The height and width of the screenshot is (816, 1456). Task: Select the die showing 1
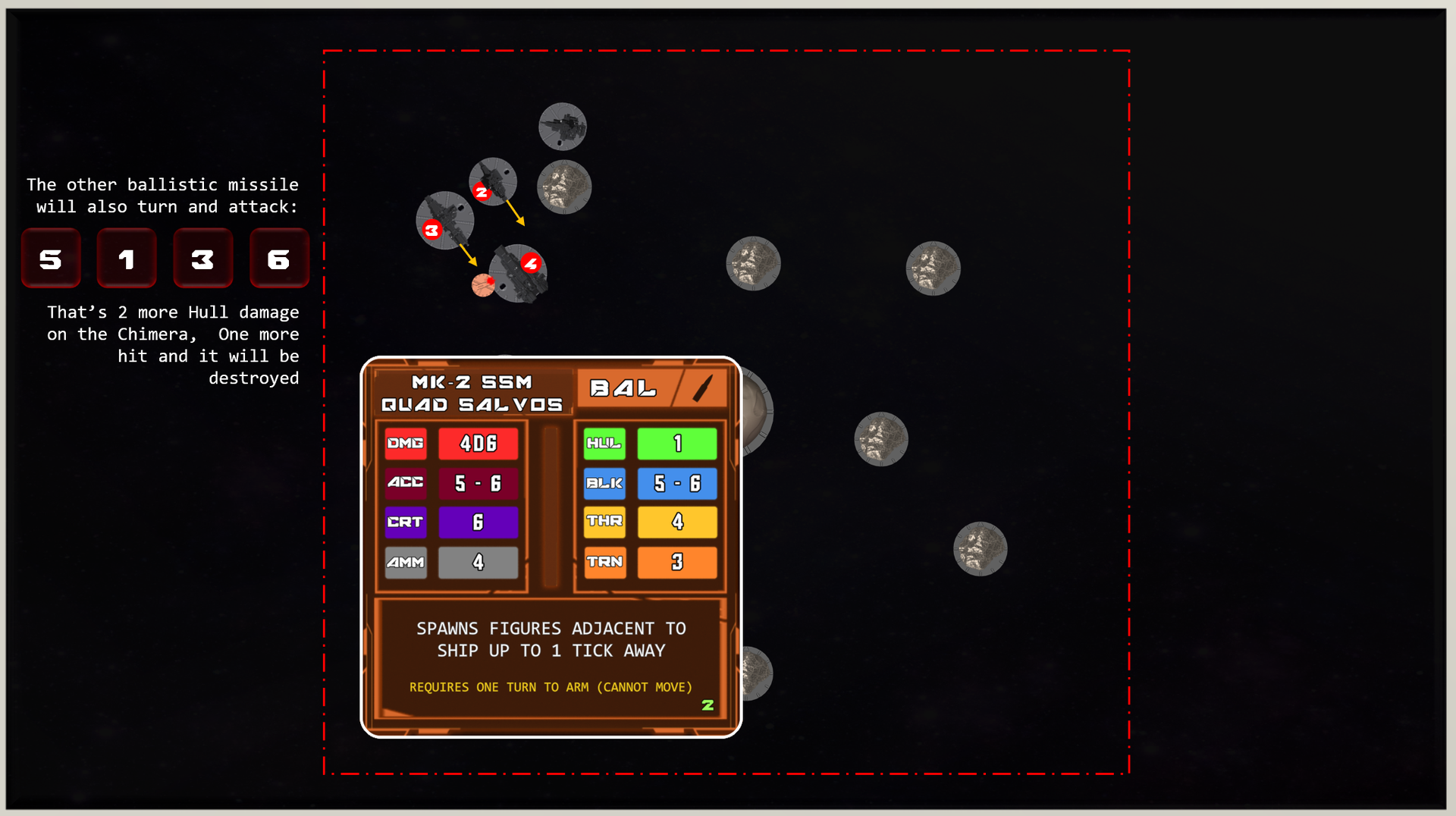coord(127,259)
